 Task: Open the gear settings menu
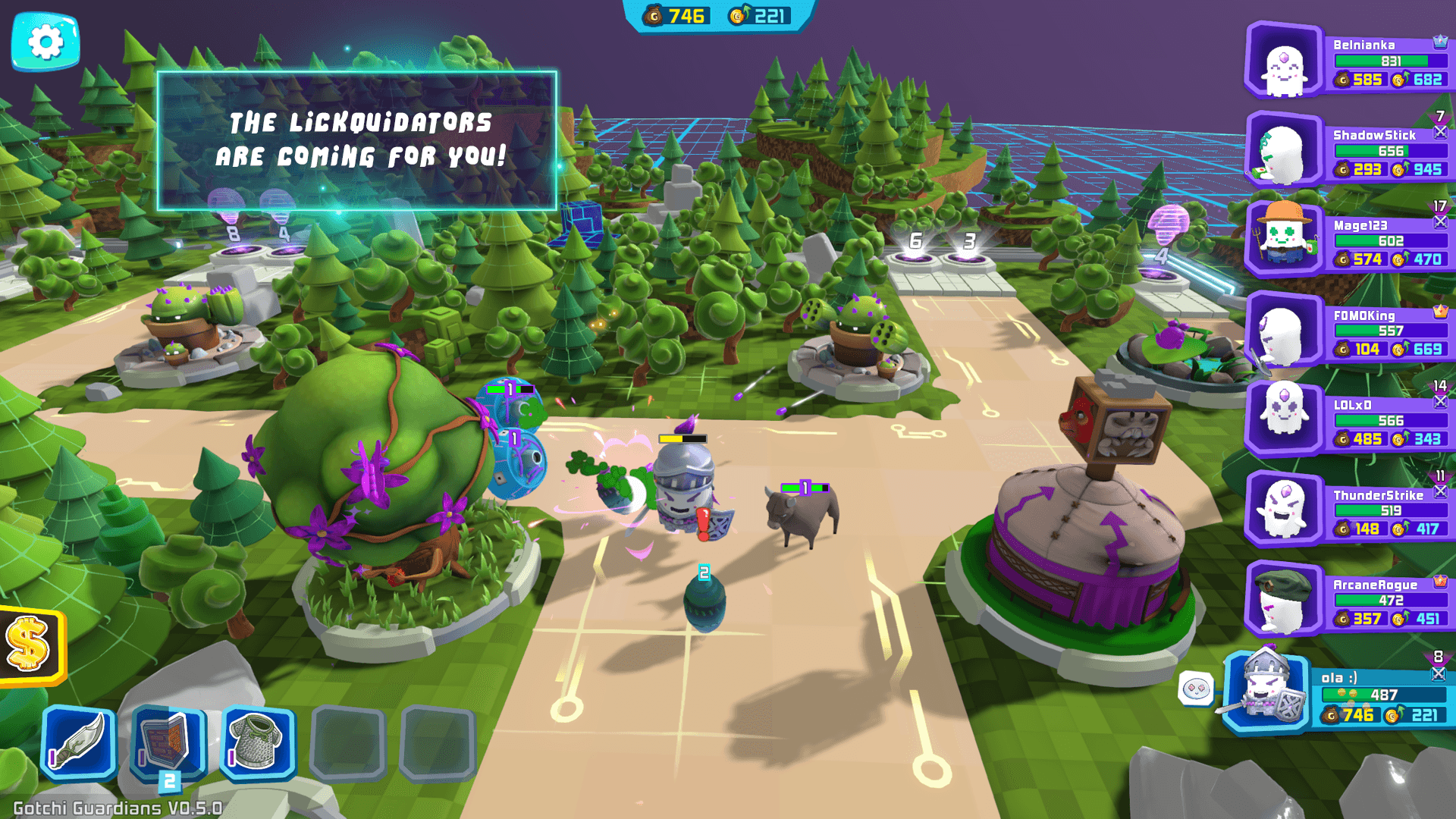click(x=45, y=42)
